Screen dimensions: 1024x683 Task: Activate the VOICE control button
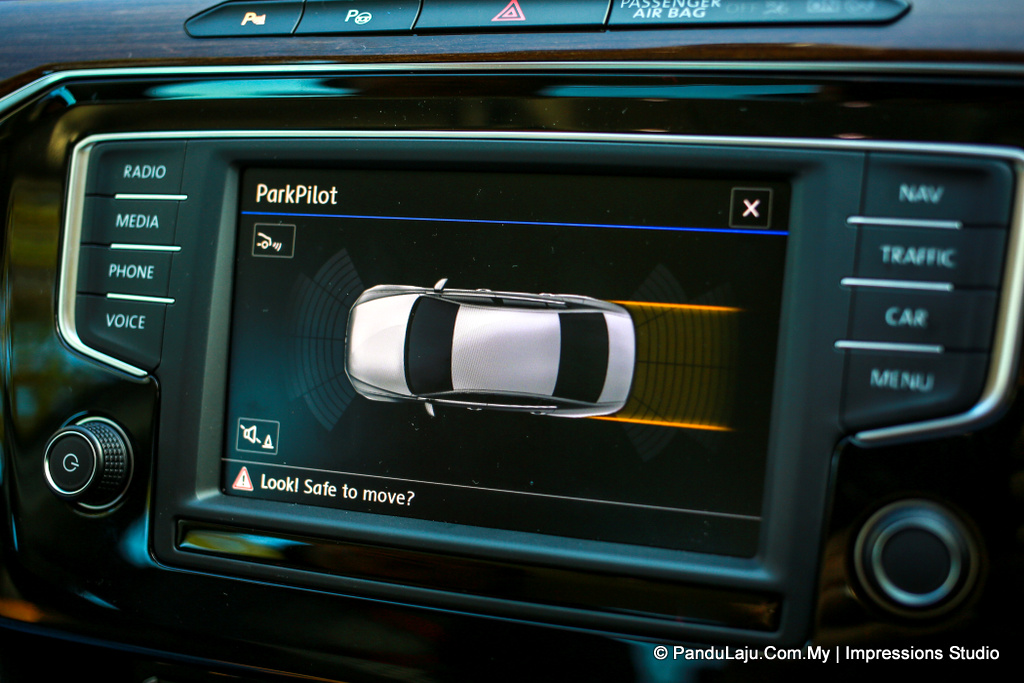click(x=126, y=321)
